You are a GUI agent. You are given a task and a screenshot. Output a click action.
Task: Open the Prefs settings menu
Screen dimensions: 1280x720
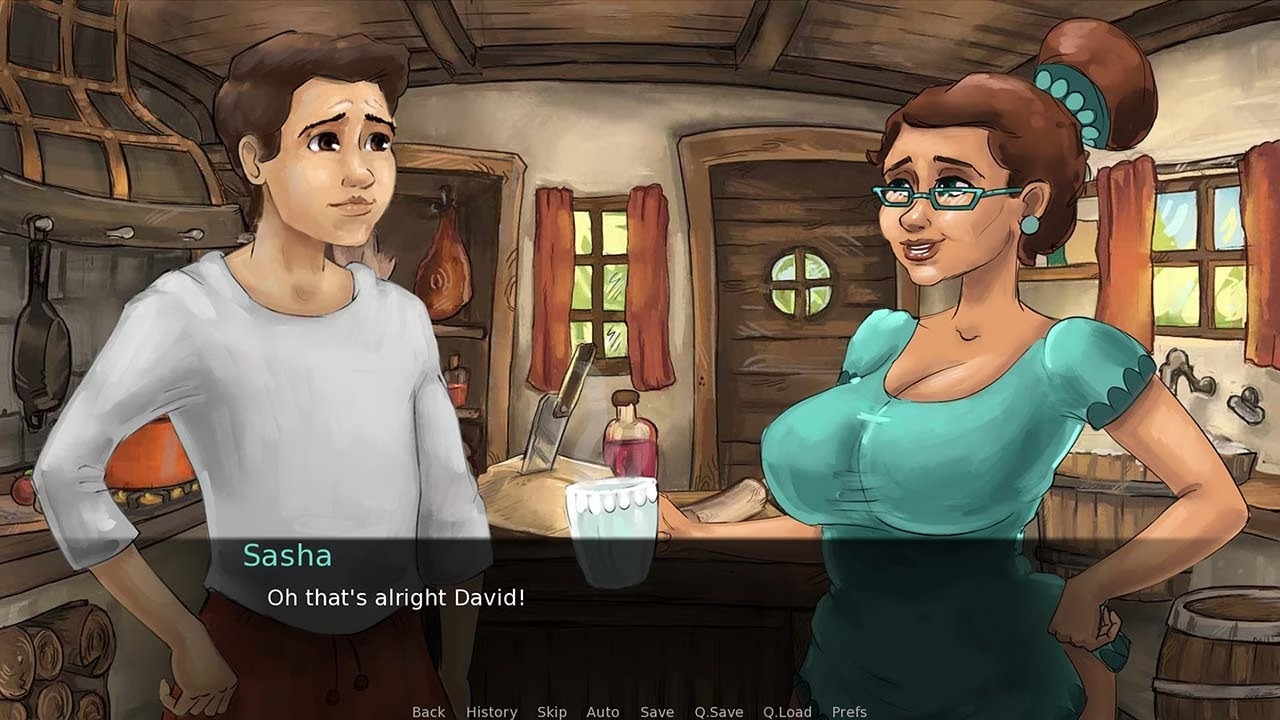(x=849, y=712)
